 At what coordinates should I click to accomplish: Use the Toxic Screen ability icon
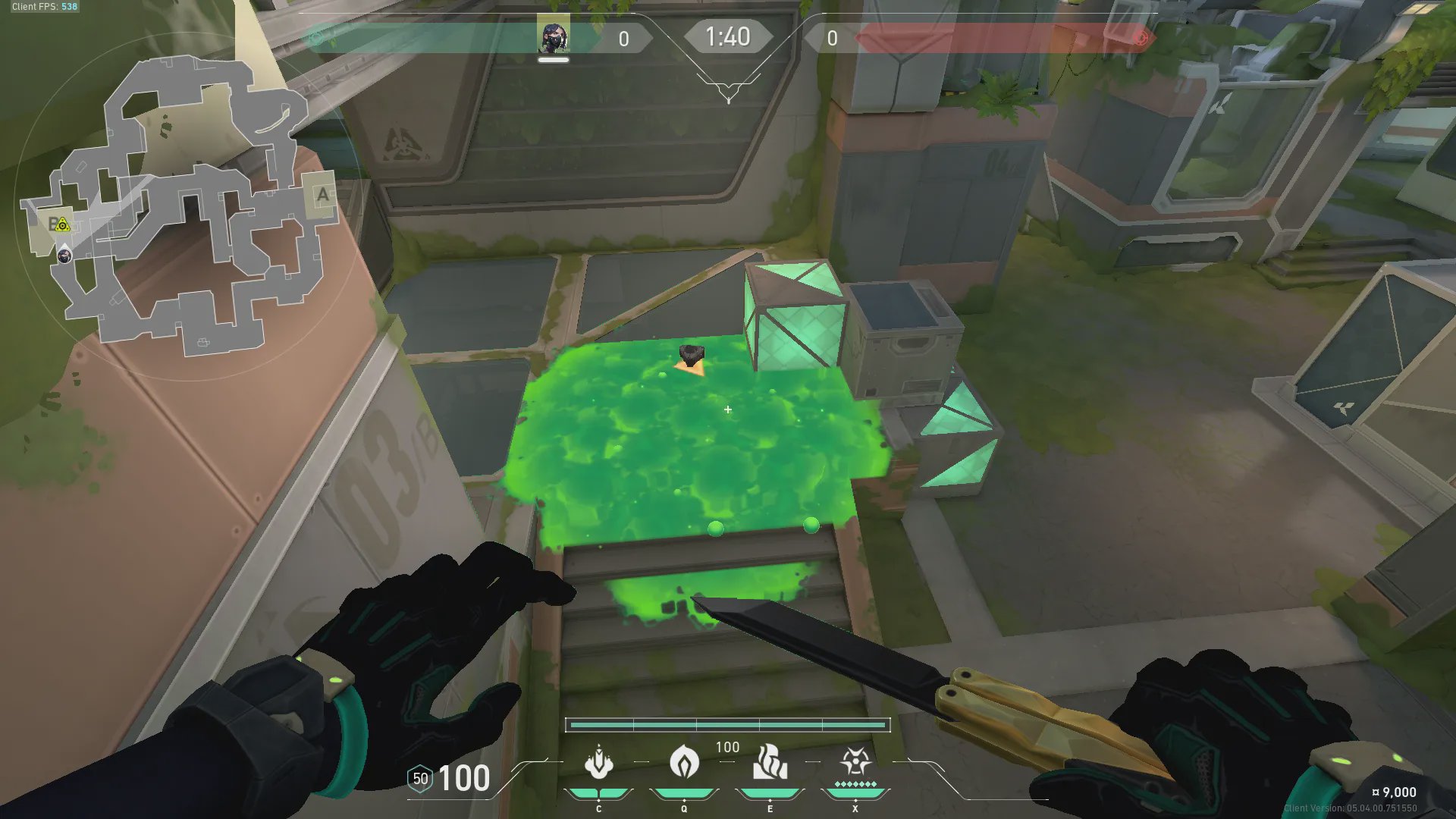(x=770, y=762)
